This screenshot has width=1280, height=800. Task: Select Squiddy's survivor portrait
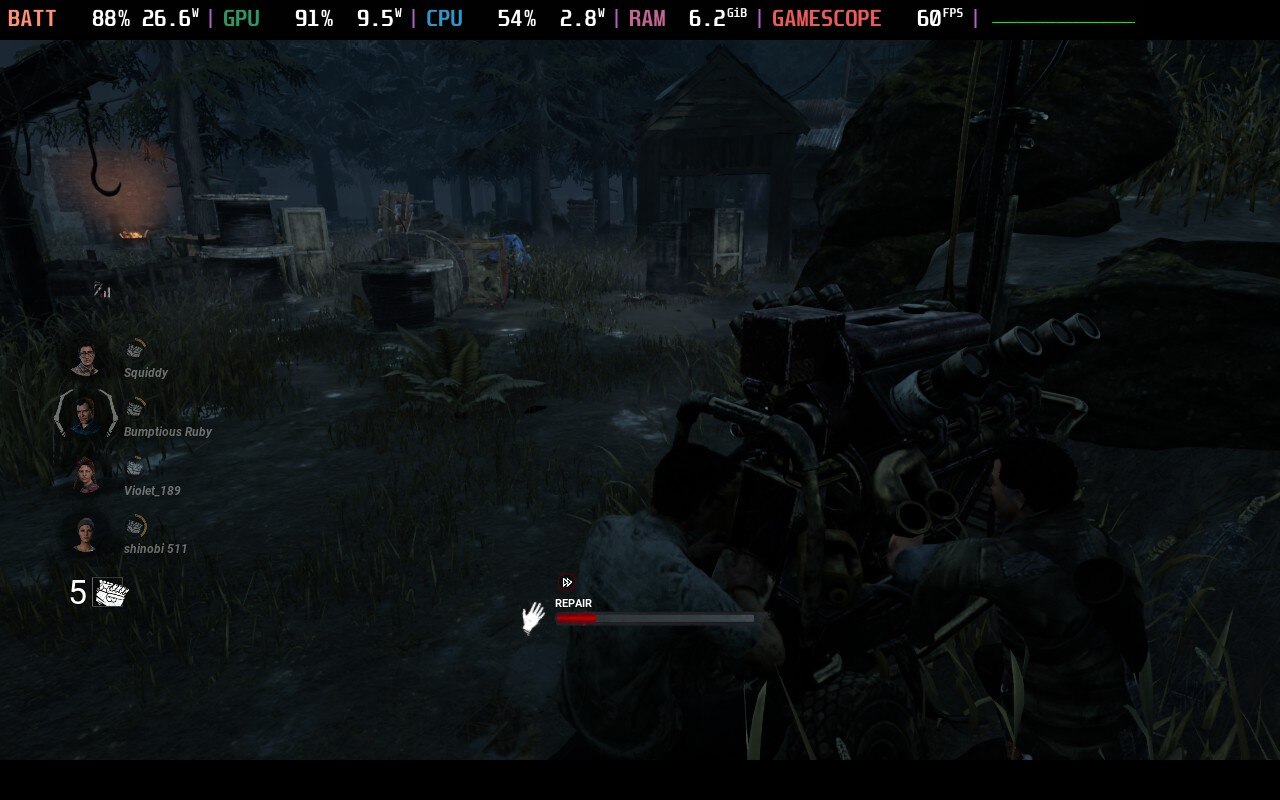pyautogui.click(x=86, y=356)
